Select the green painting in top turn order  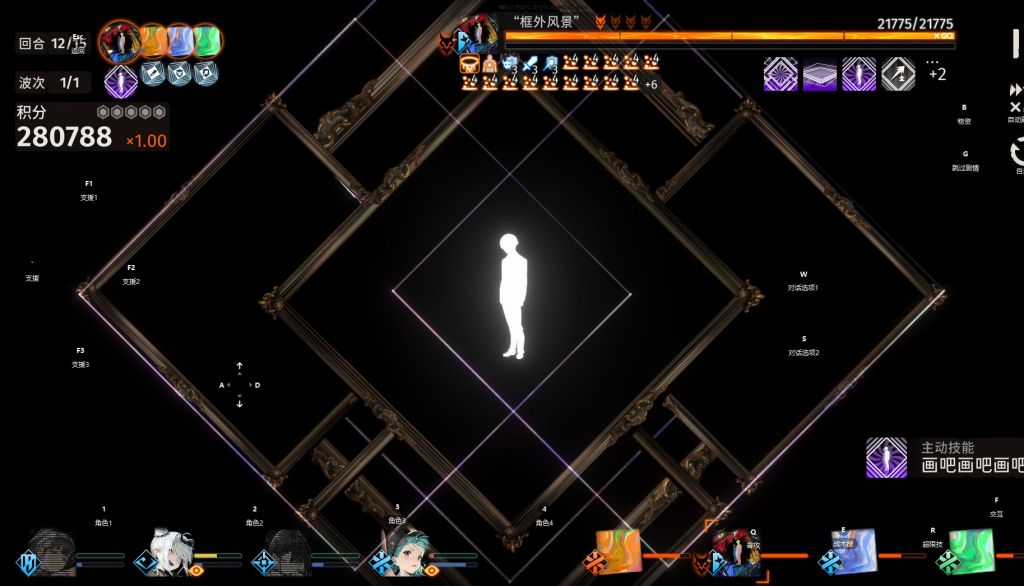[x=206, y=41]
